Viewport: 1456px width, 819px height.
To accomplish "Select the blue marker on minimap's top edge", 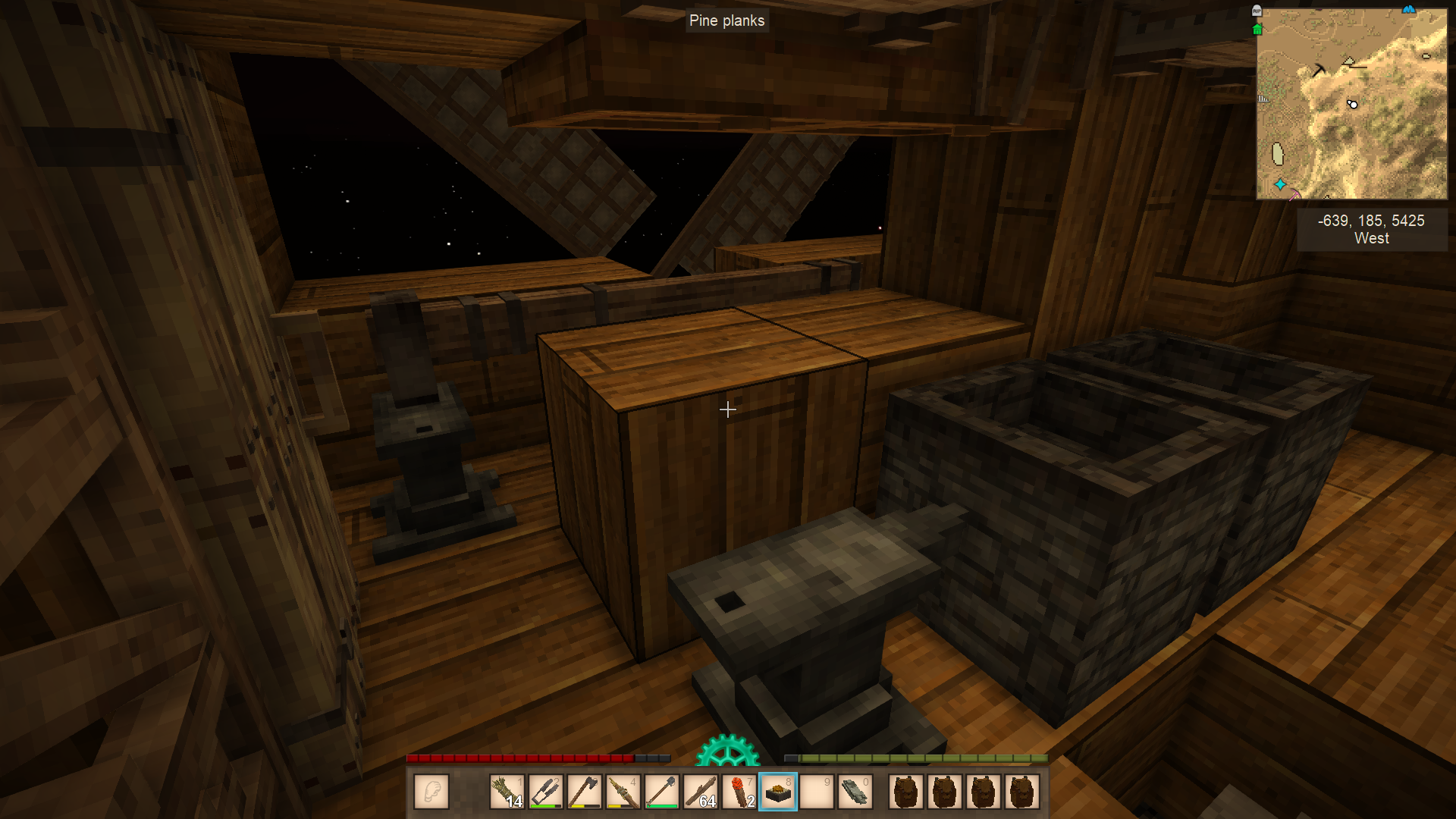I will [x=1408, y=10].
